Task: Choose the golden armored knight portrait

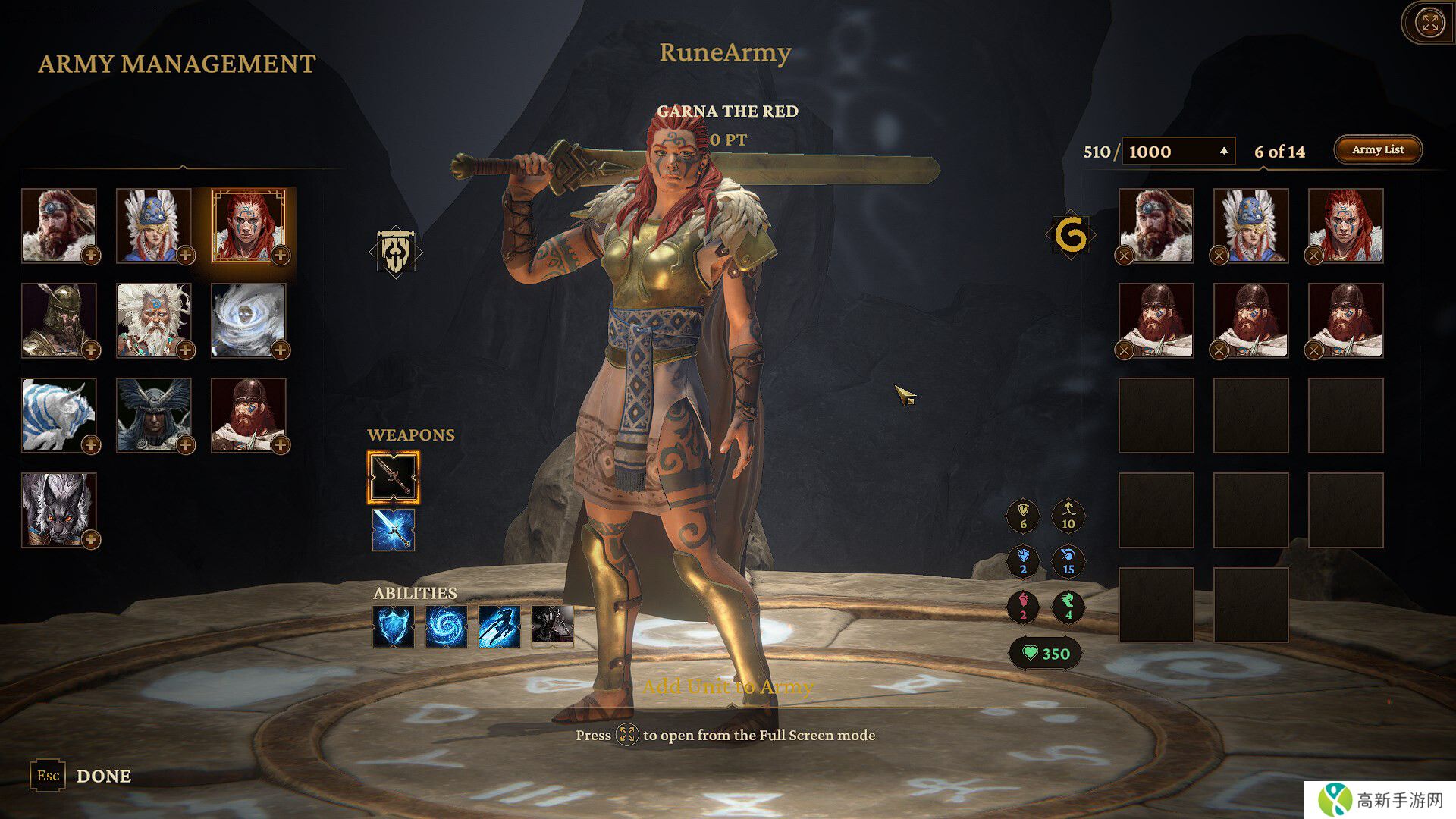Action: click(59, 320)
